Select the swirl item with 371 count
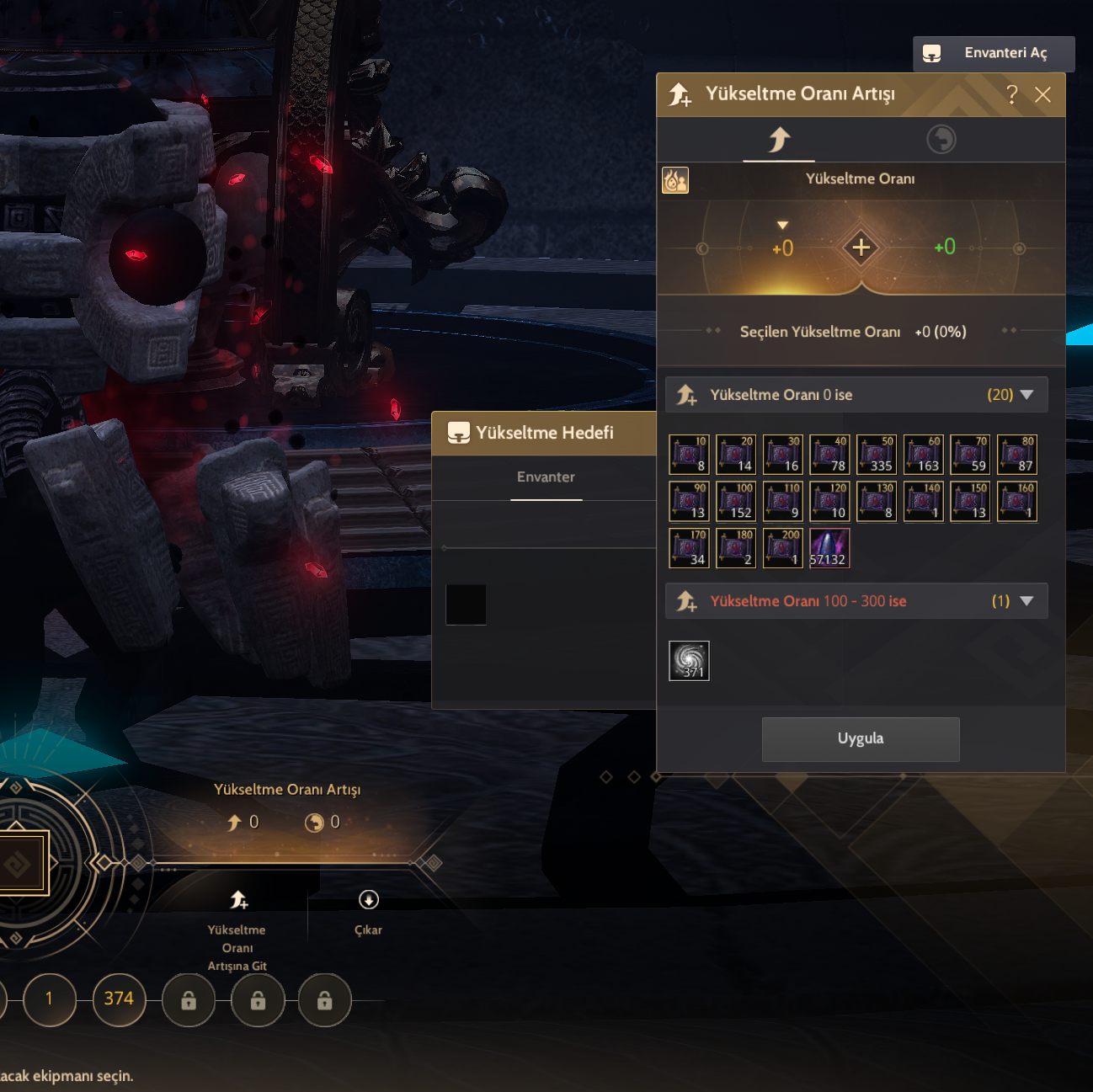Viewport: 1093px width, 1092px height. 689,661
